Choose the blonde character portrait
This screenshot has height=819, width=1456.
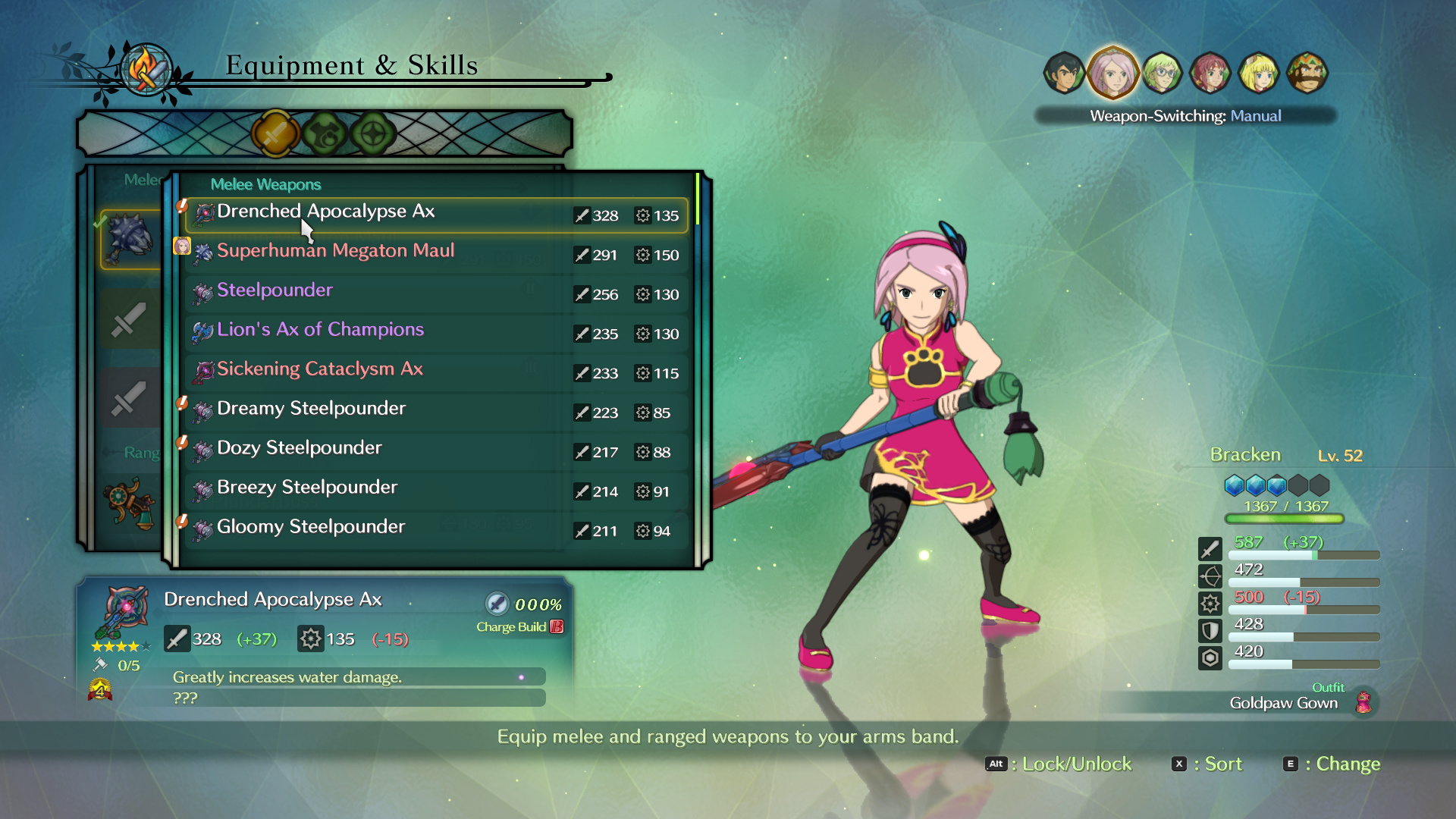pyautogui.click(x=1259, y=74)
